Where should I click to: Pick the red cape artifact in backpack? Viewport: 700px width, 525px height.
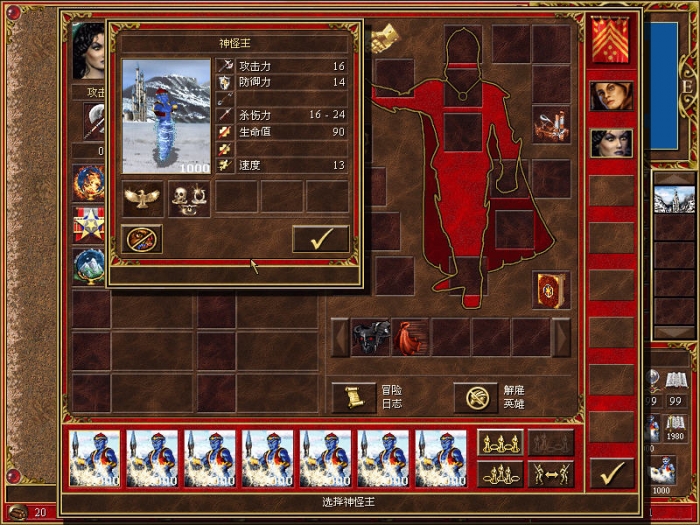click(410, 337)
